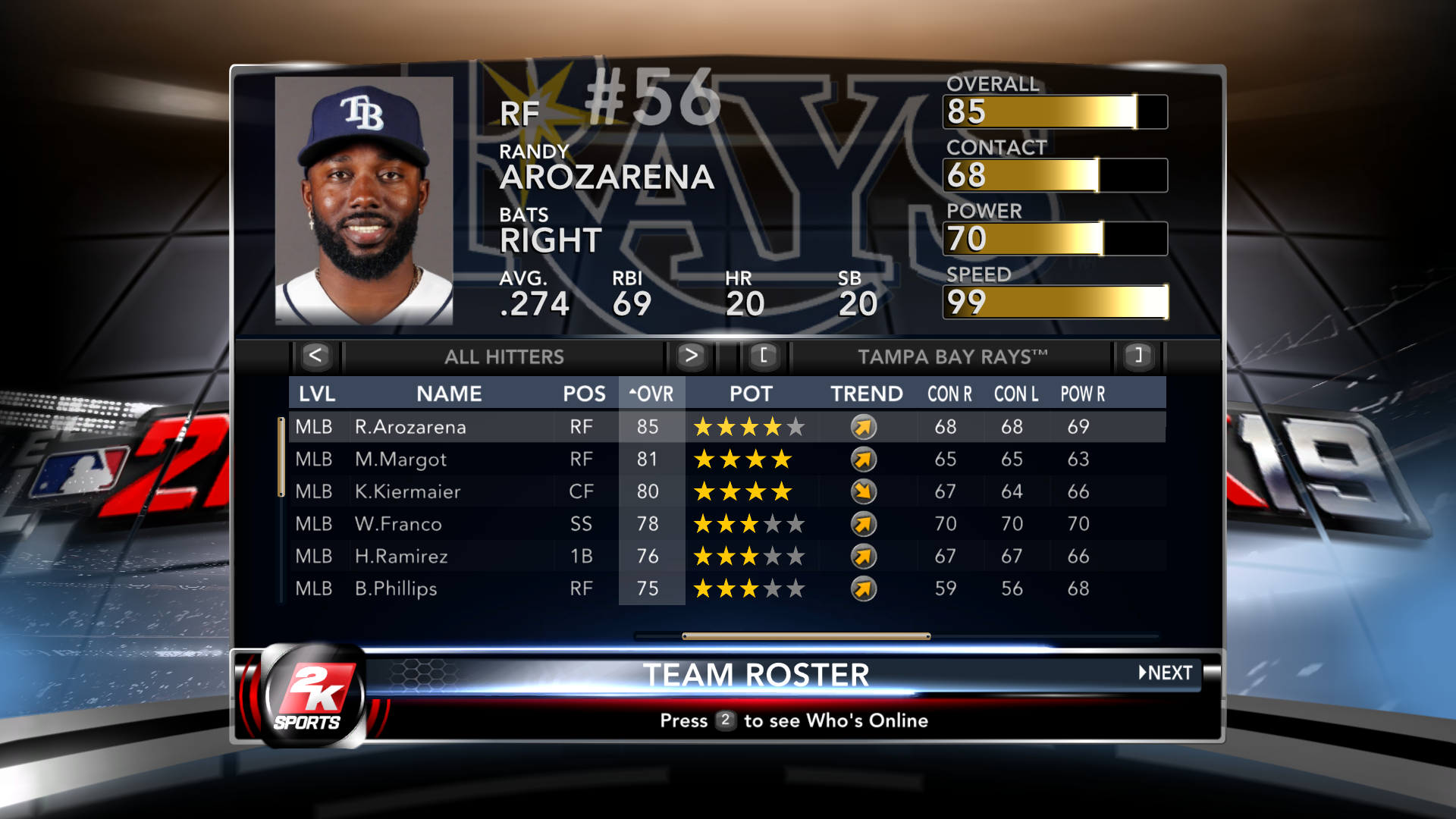Show previous hitter category with left arrow

point(315,356)
